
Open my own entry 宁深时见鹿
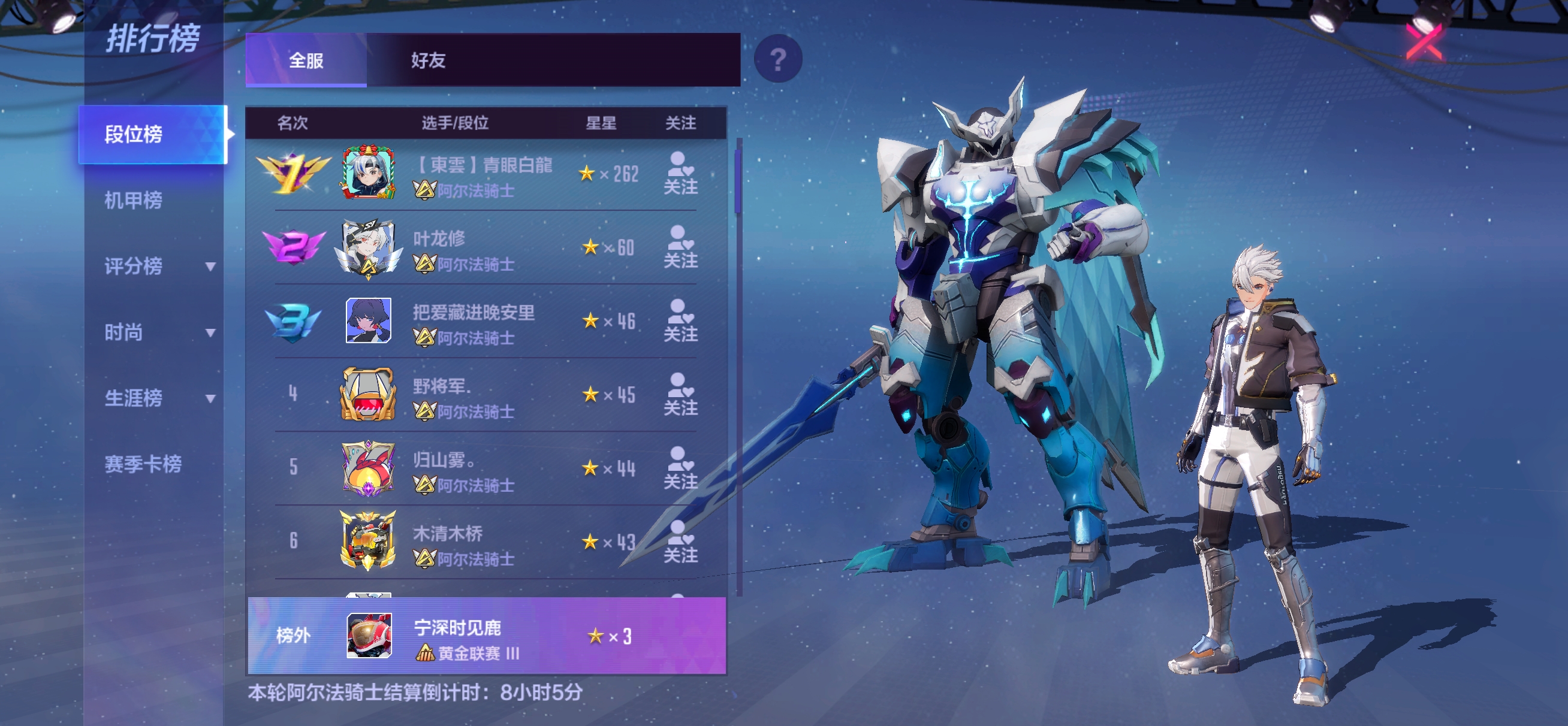tap(487, 637)
